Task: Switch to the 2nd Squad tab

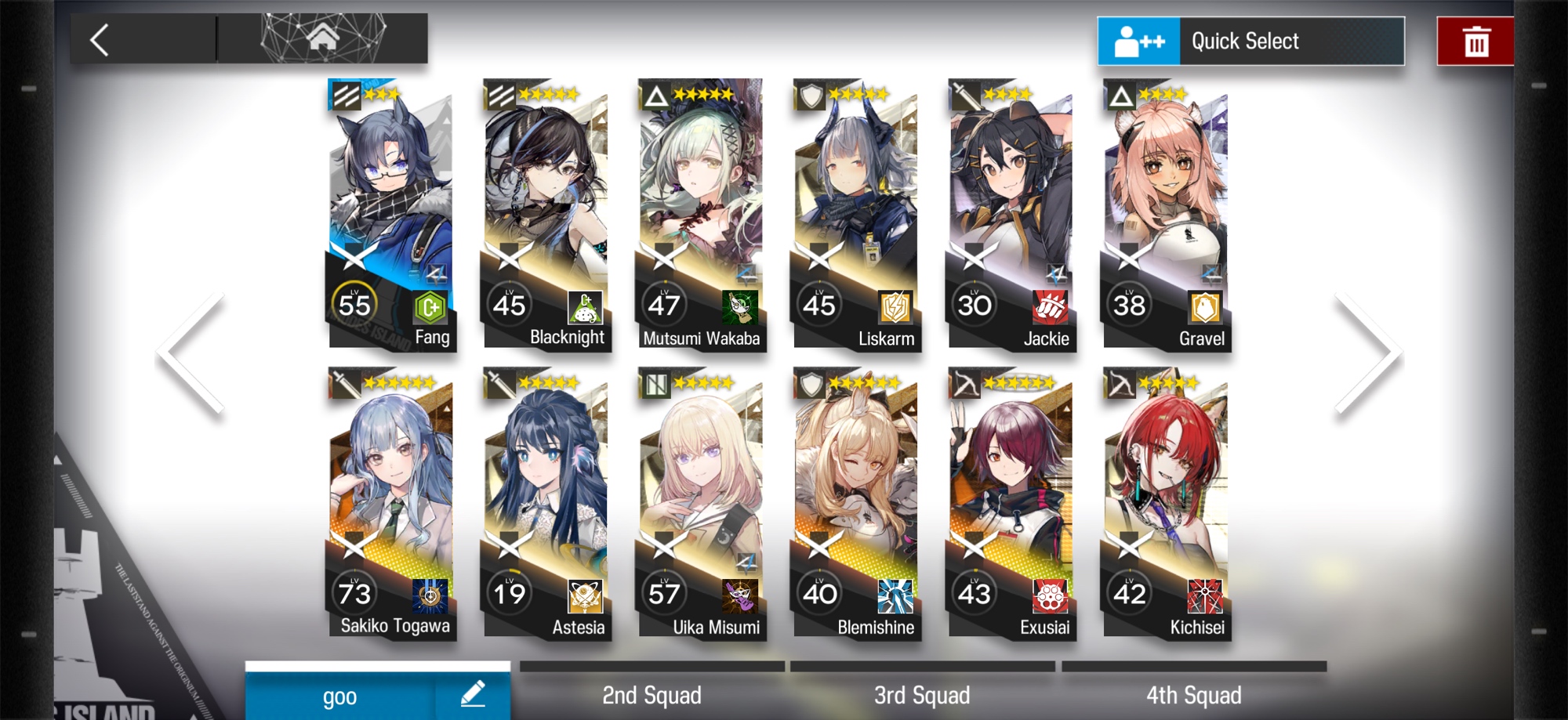Action: [x=652, y=694]
